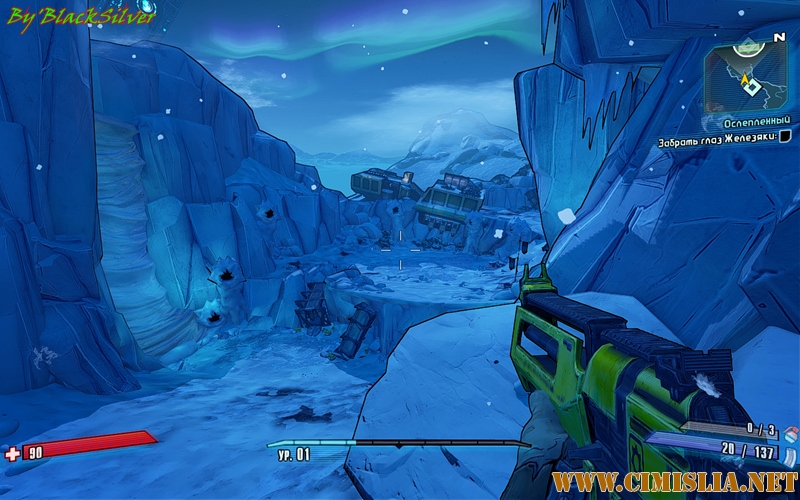The image size is (800, 500).
Task: Click the grenade icon beside the grenade count
Action: point(789,432)
